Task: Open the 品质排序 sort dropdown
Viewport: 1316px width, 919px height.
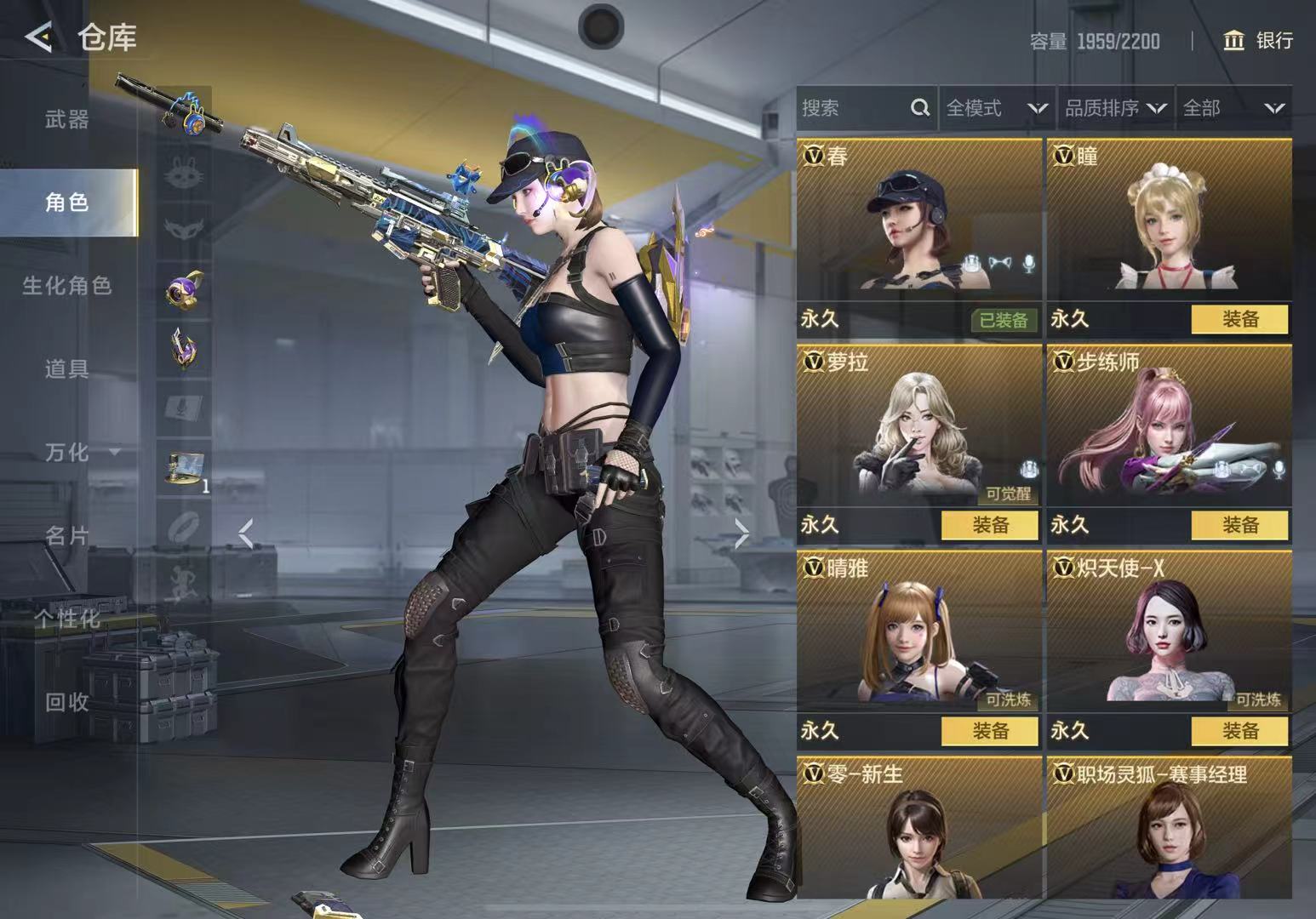Action: tap(1115, 109)
